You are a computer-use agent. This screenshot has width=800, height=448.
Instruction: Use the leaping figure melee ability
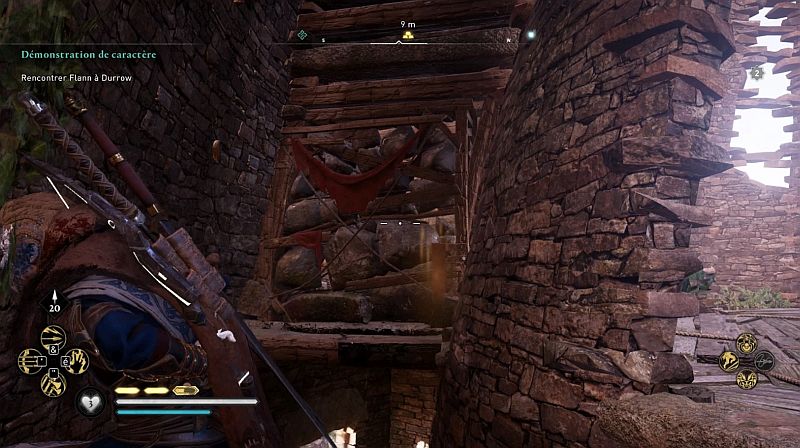tap(727, 361)
